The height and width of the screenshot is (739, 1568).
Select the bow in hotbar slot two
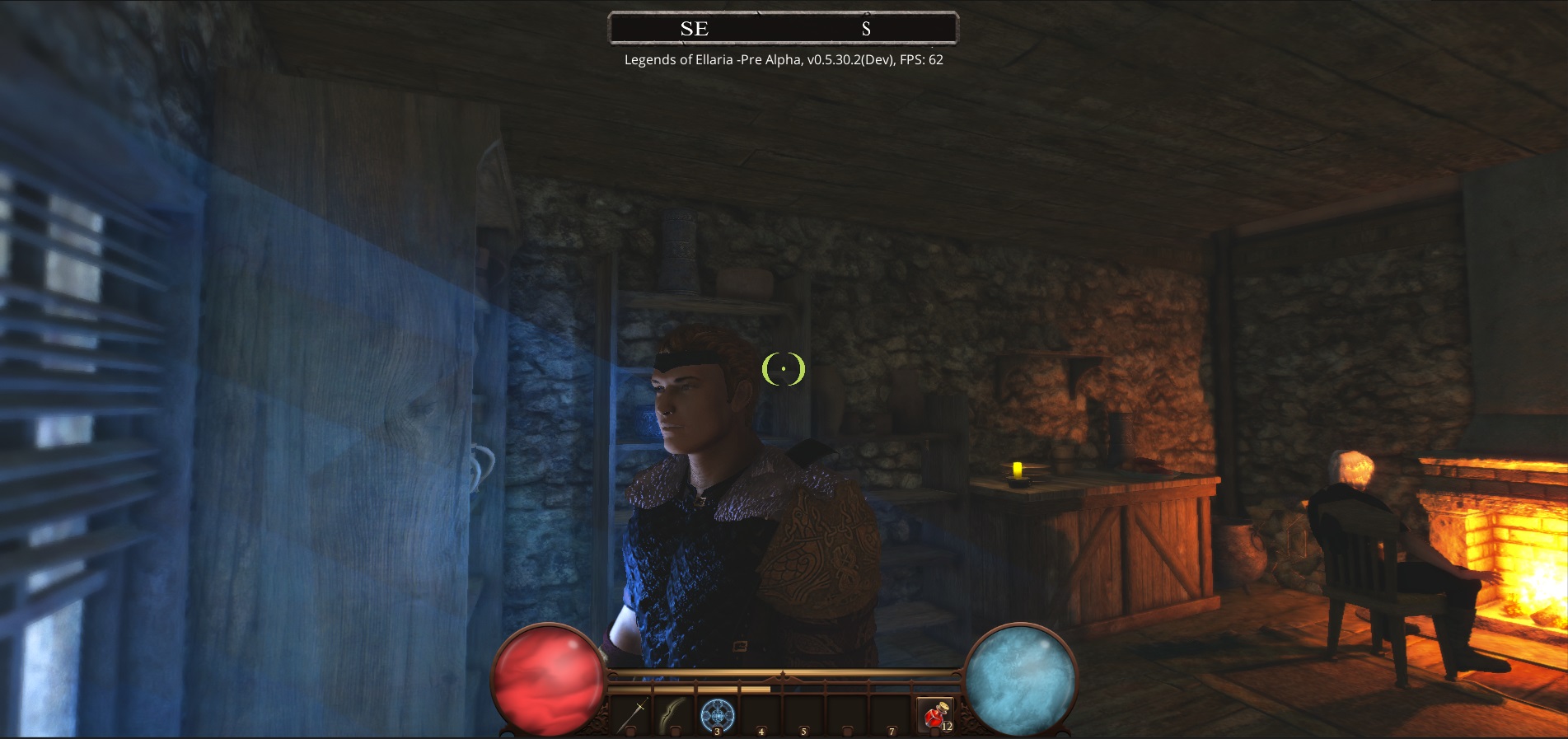coord(676,715)
